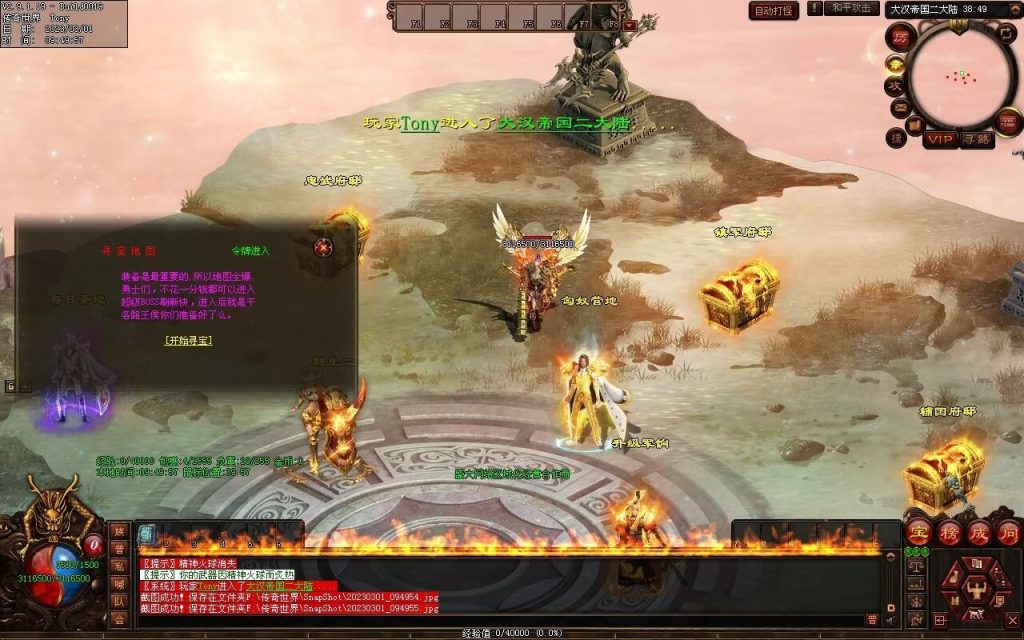1024x640 pixels.
Task: Click the 自动打怪 auto-fight button
Action: coord(774,11)
